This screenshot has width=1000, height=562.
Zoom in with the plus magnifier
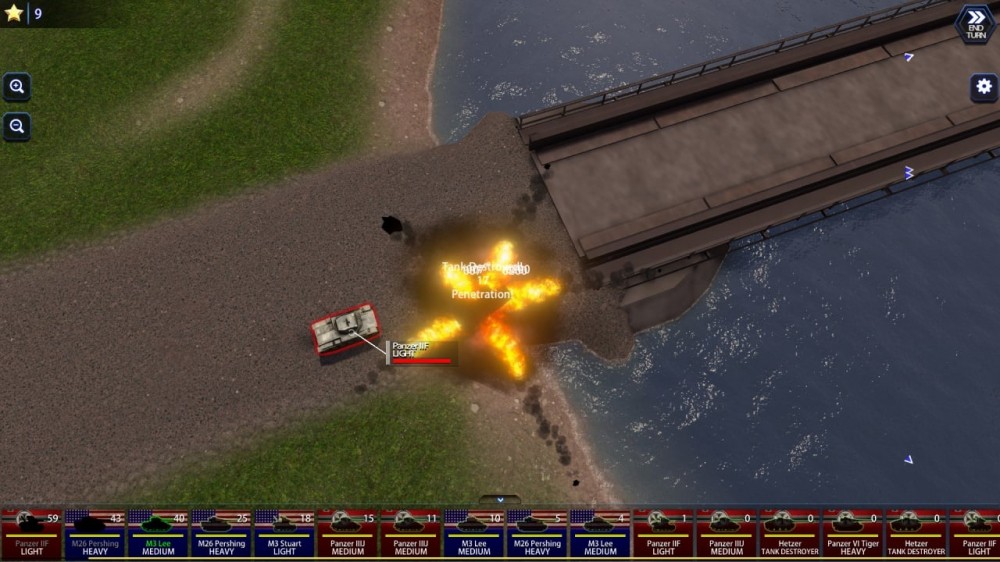(x=17, y=87)
